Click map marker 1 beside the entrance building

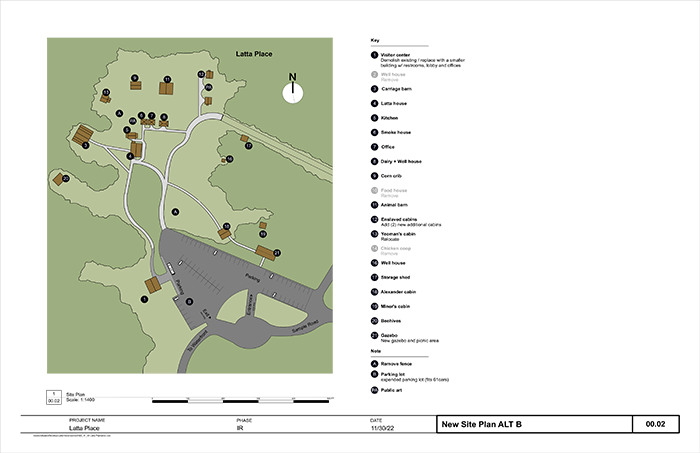click(x=144, y=299)
